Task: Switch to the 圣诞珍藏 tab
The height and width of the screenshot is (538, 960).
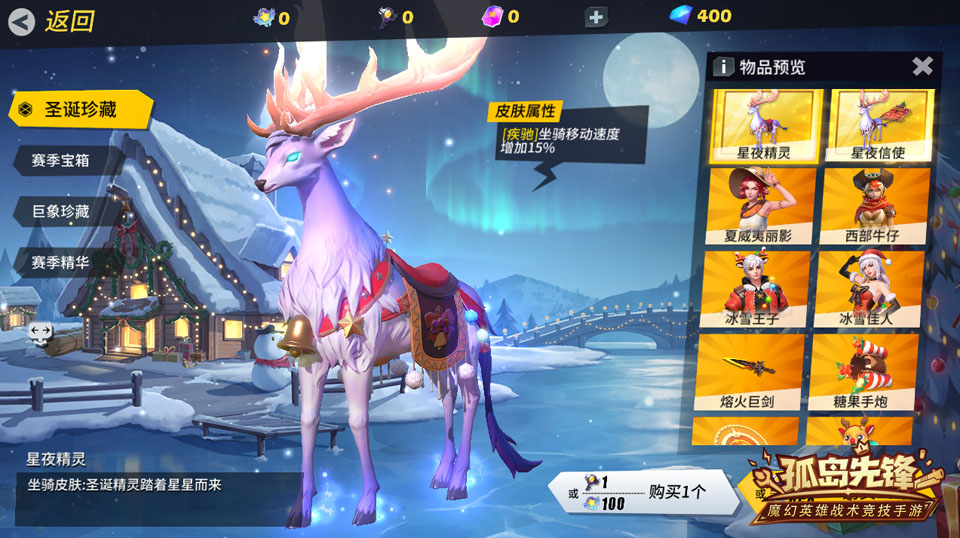Action: pos(80,109)
